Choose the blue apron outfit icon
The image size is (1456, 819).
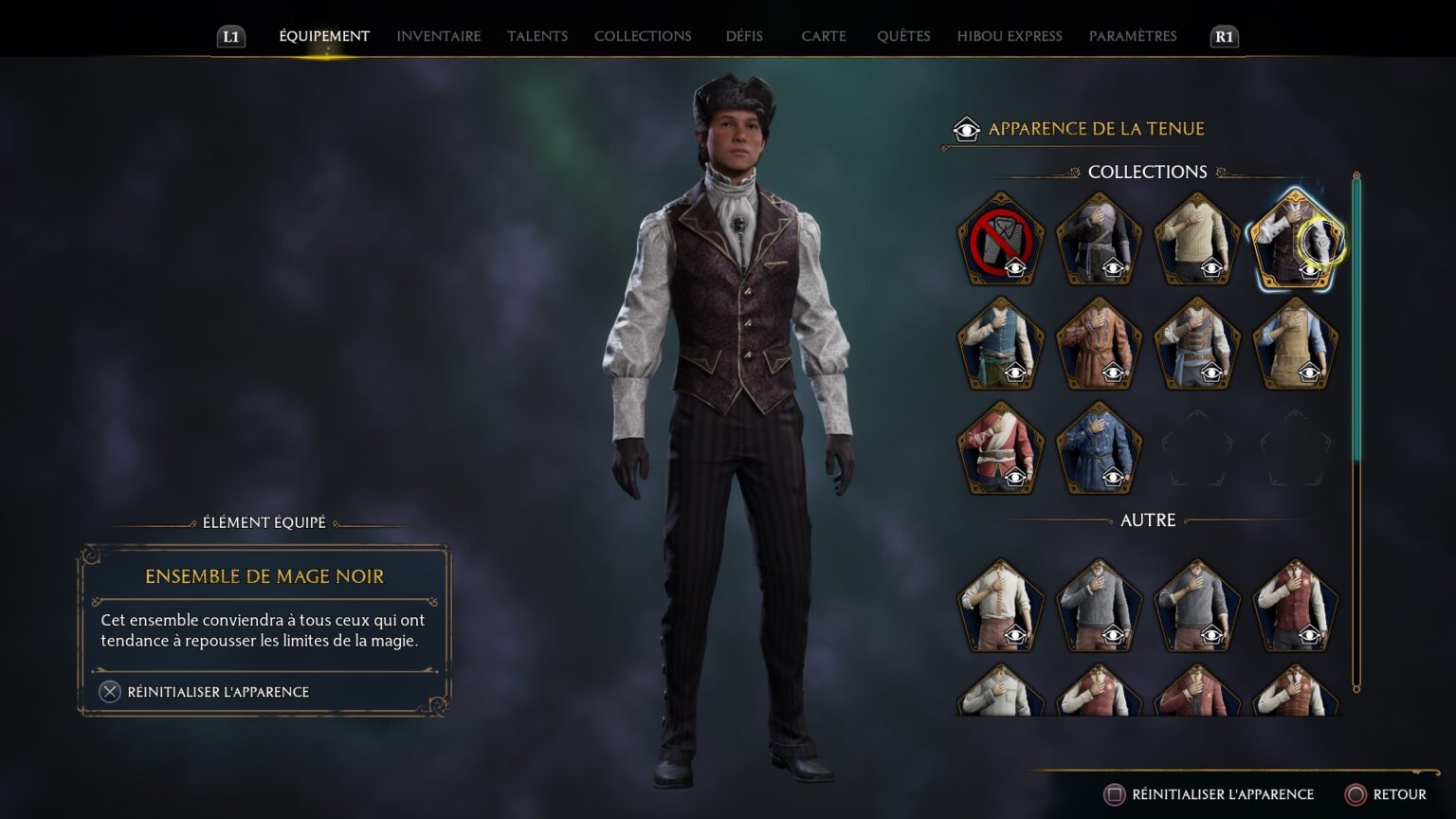tap(1294, 344)
